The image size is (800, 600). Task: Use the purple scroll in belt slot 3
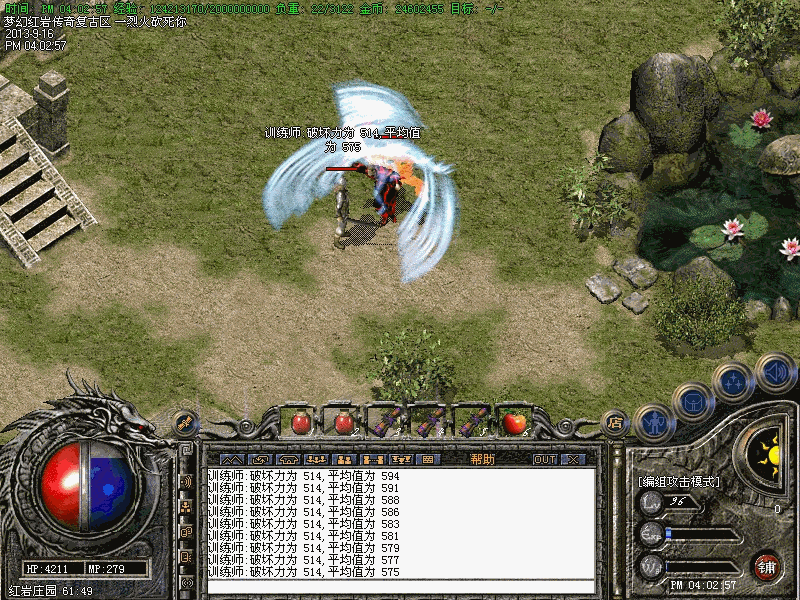pos(387,422)
